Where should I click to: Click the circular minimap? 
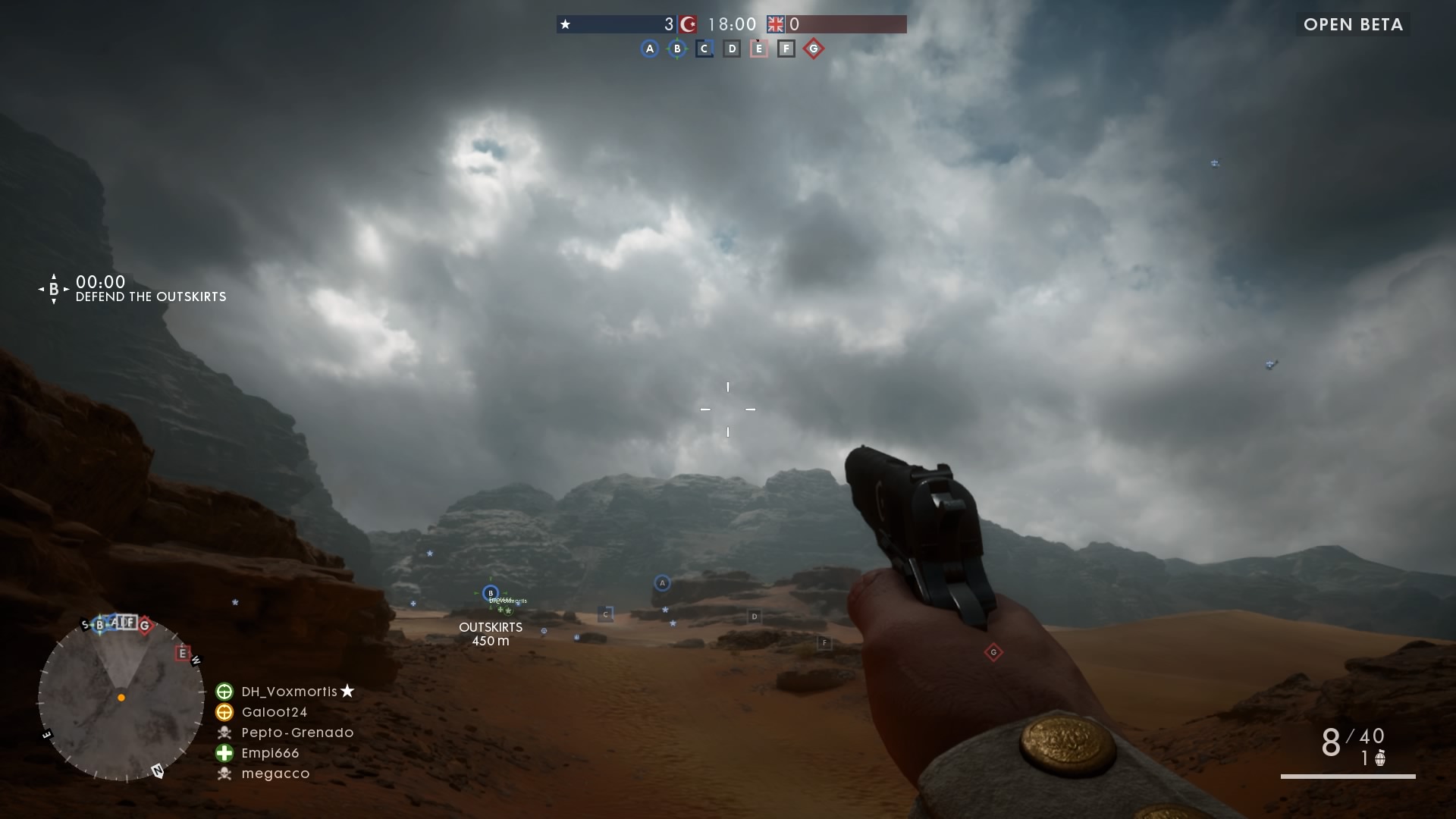coord(121,698)
